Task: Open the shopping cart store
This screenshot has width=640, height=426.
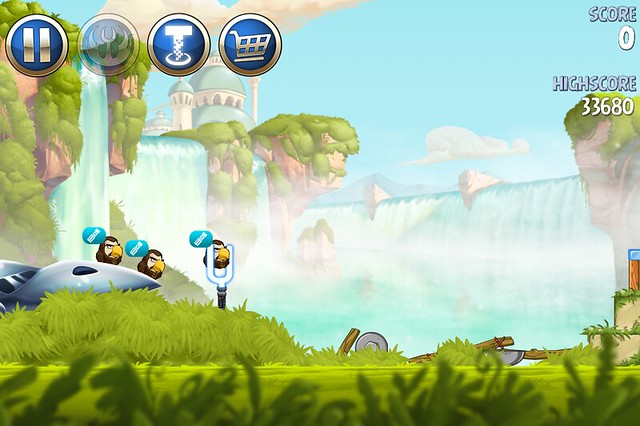Action: pyautogui.click(x=250, y=45)
